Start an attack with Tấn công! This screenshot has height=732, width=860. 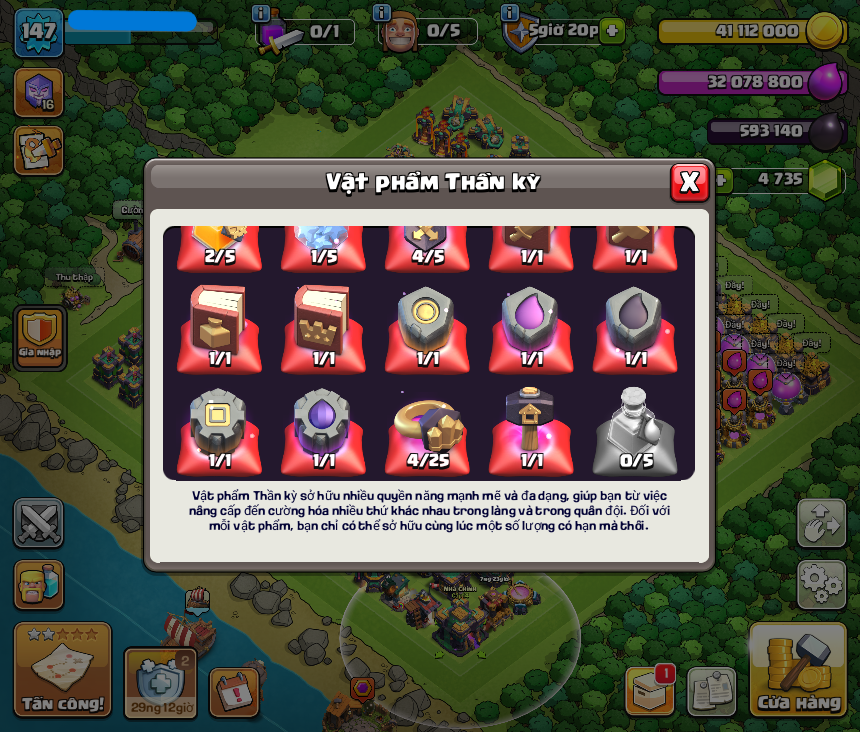(x=63, y=669)
